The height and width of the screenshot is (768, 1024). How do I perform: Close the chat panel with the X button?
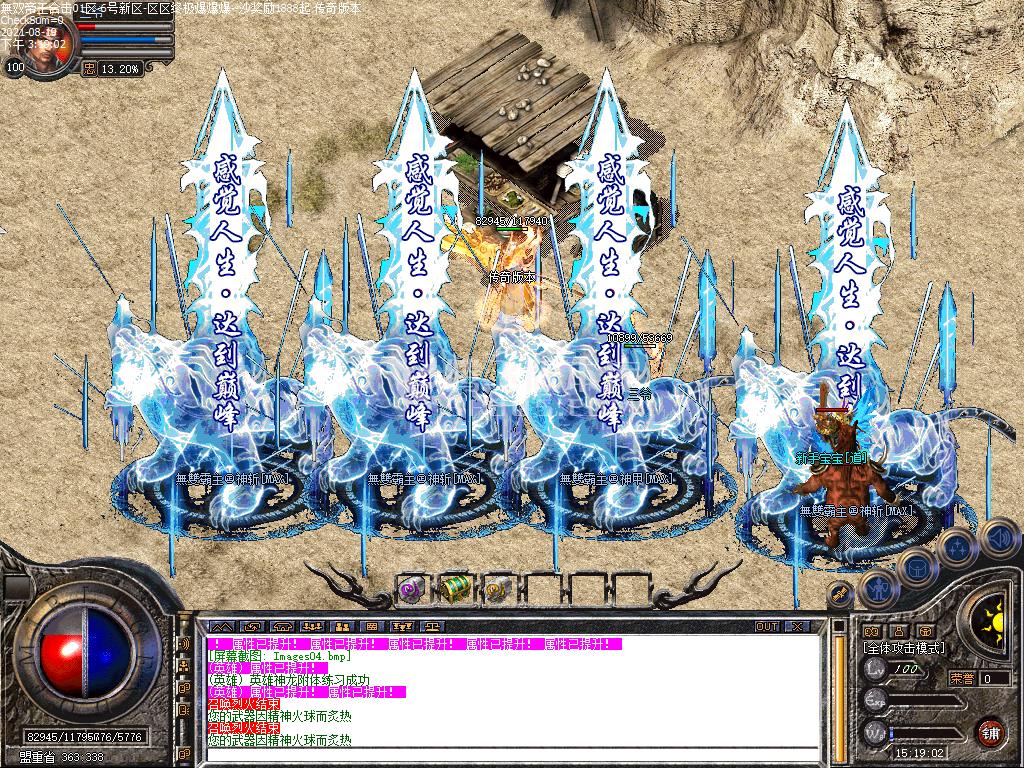[796, 626]
